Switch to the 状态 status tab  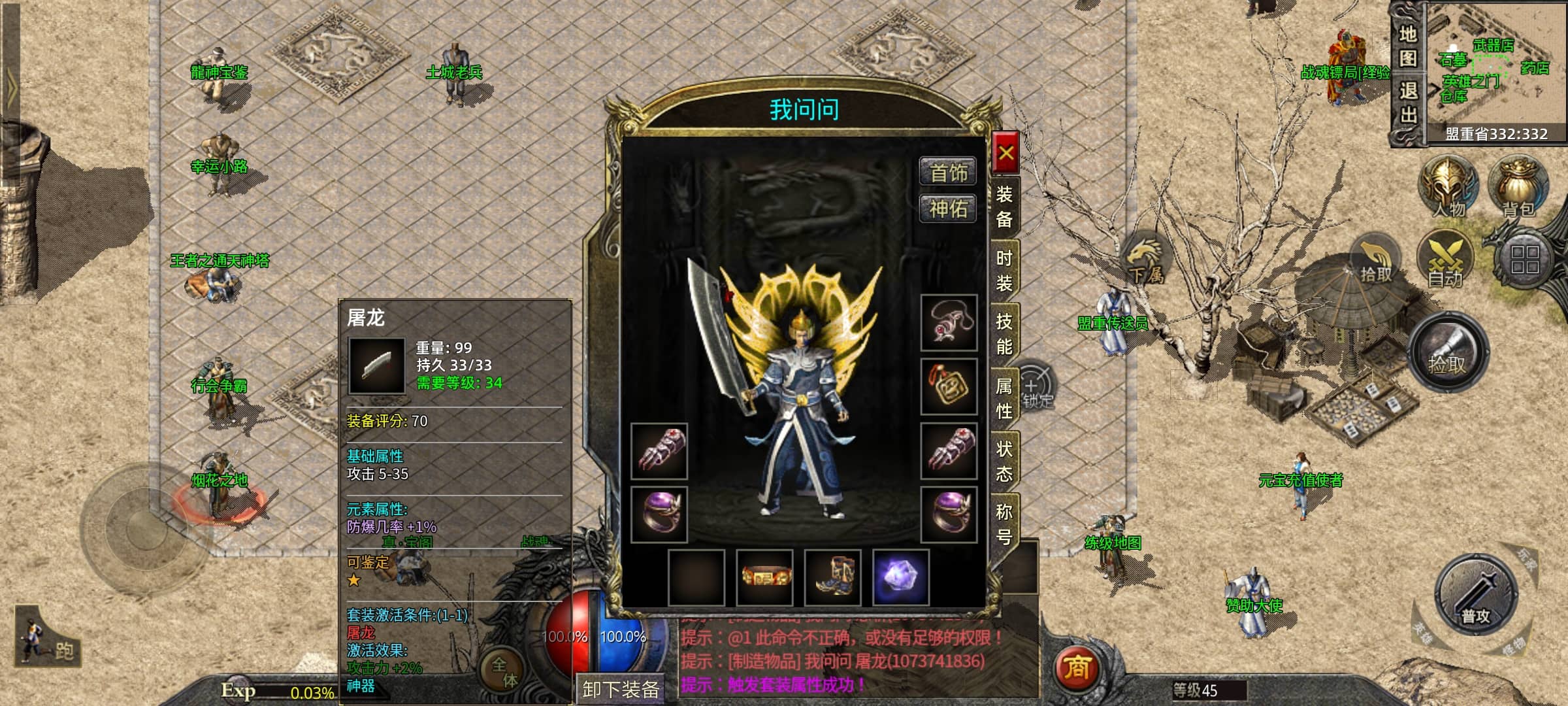click(1004, 461)
